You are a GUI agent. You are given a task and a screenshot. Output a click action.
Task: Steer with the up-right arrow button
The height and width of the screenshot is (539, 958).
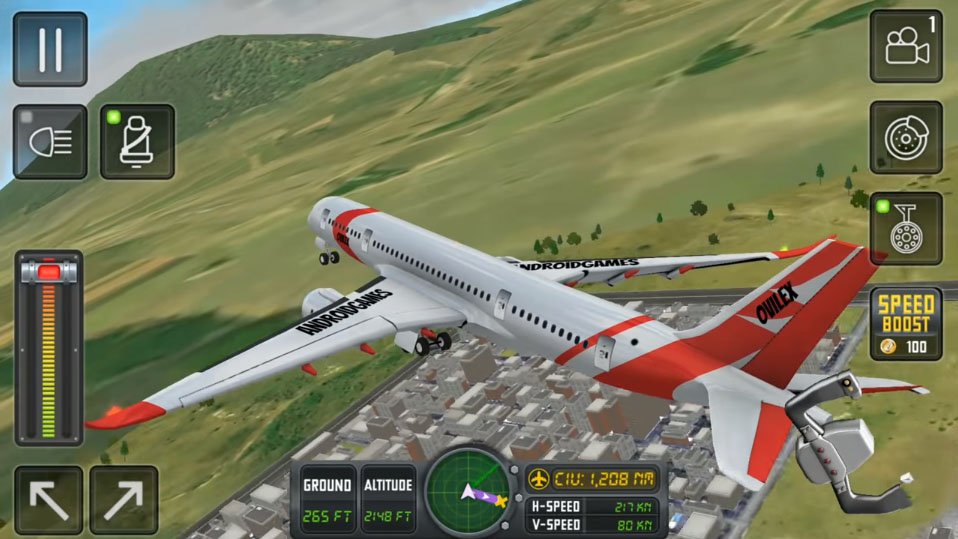(x=124, y=499)
